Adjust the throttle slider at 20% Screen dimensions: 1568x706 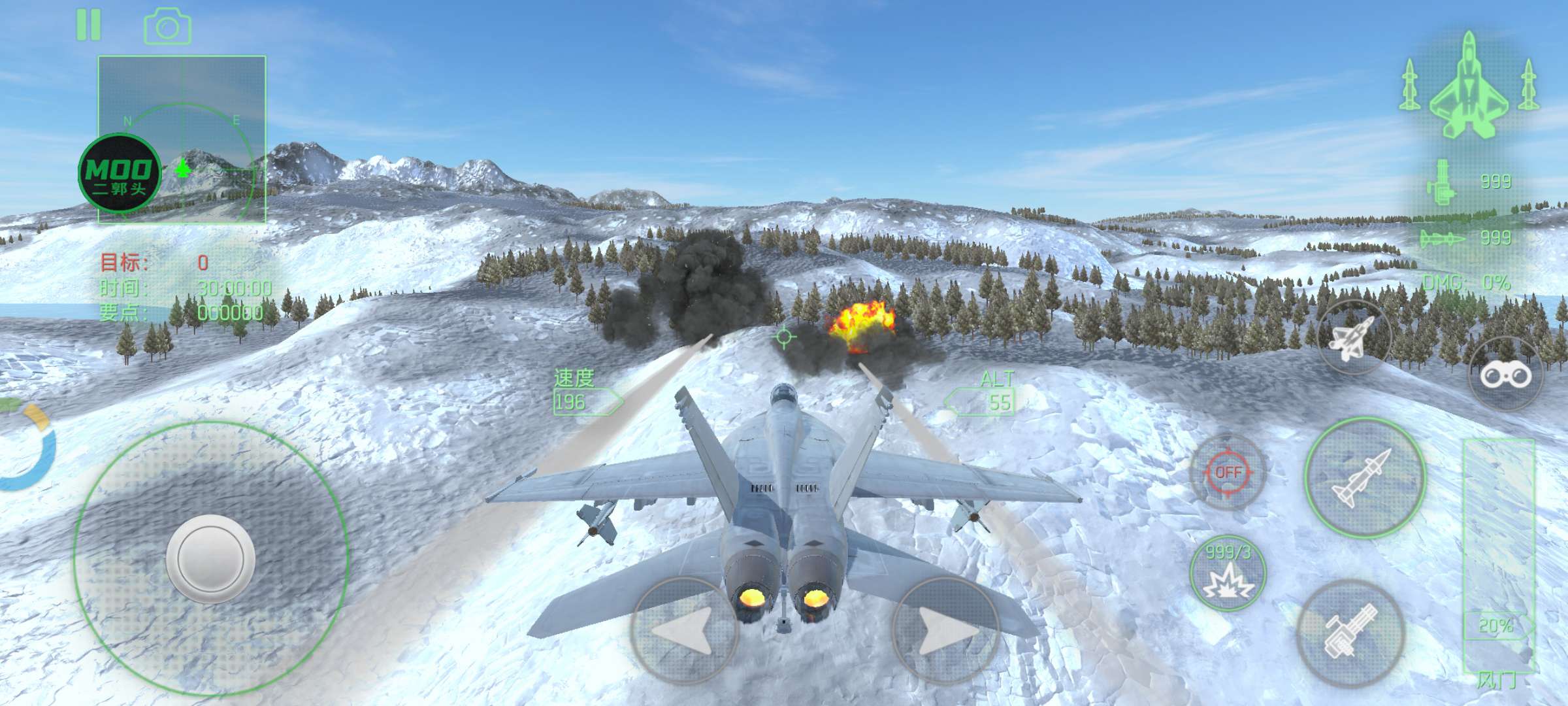[1496, 626]
